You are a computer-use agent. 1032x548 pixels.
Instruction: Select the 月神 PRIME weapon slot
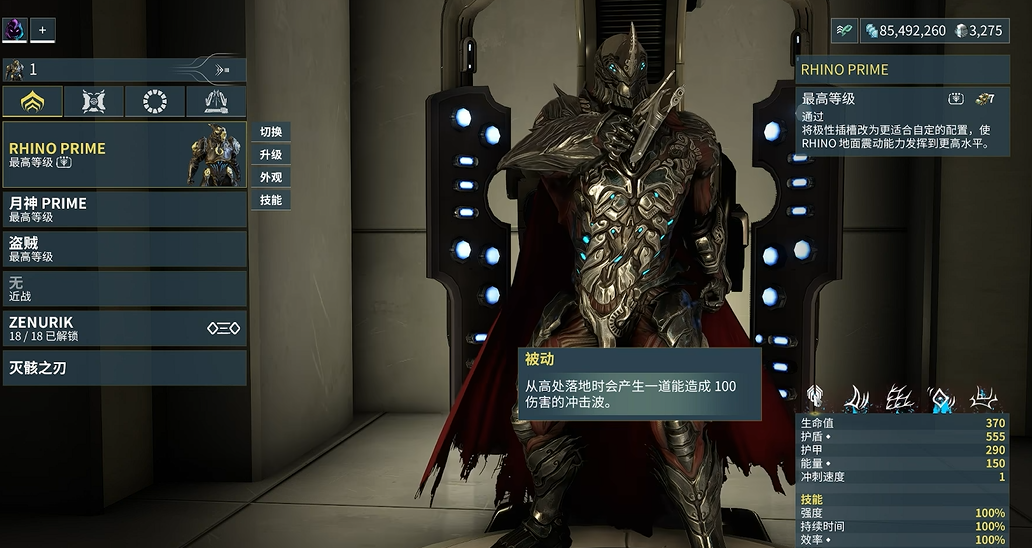[124, 209]
